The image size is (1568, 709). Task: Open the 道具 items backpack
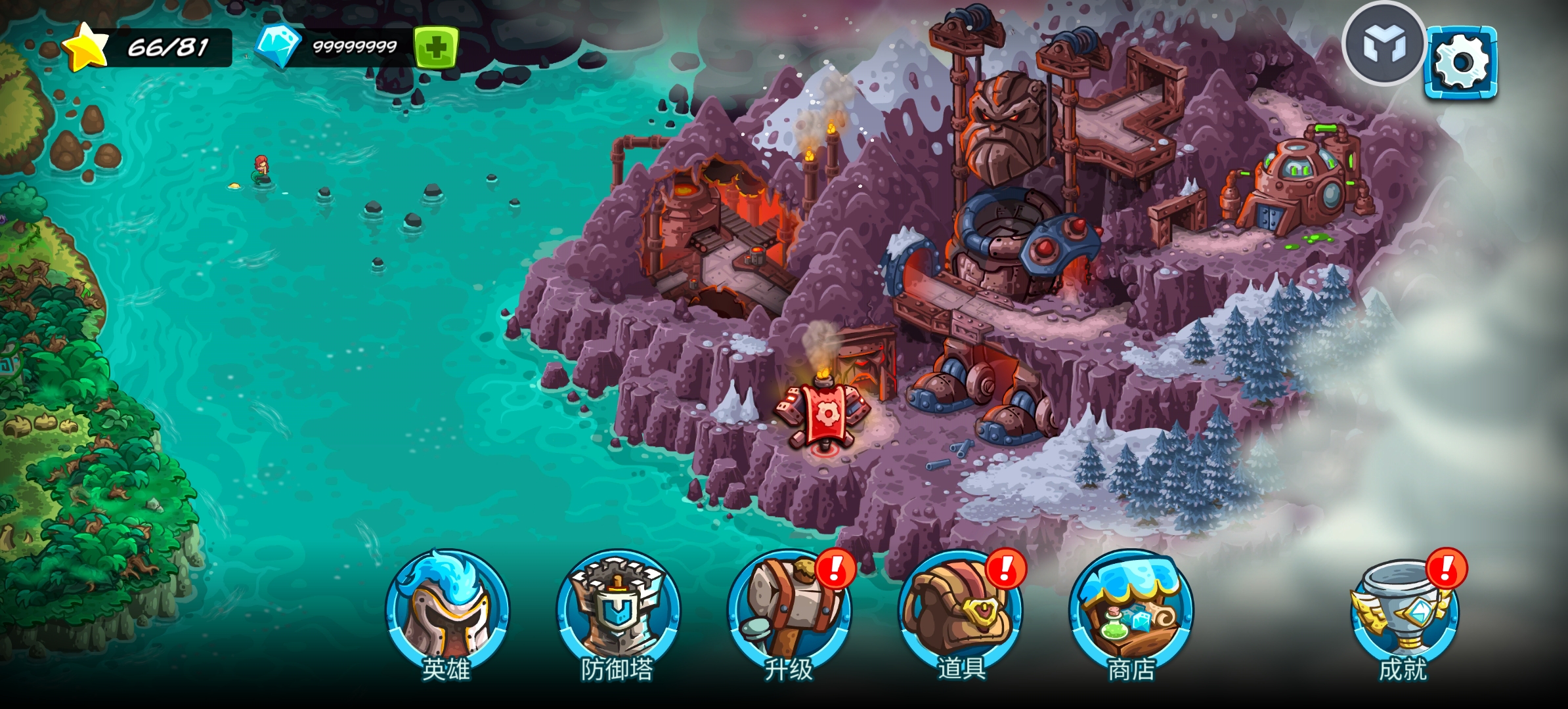960,612
